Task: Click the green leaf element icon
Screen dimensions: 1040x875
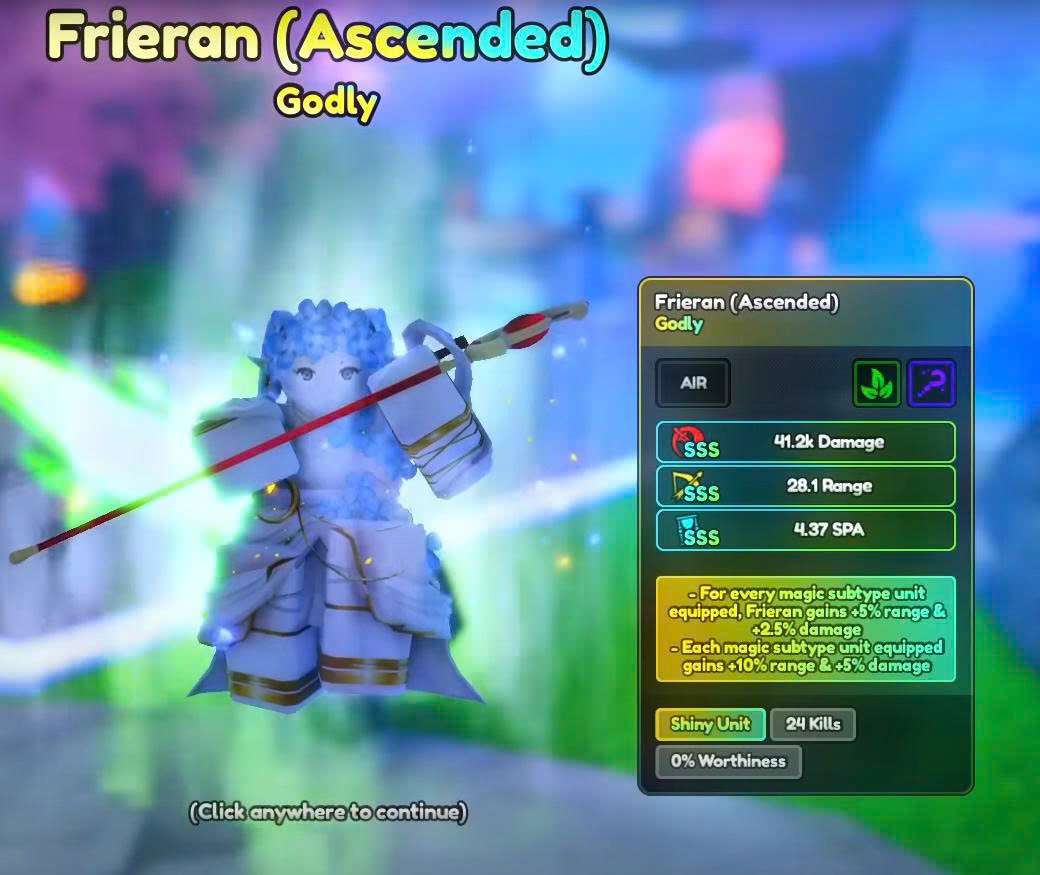Action: click(877, 383)
